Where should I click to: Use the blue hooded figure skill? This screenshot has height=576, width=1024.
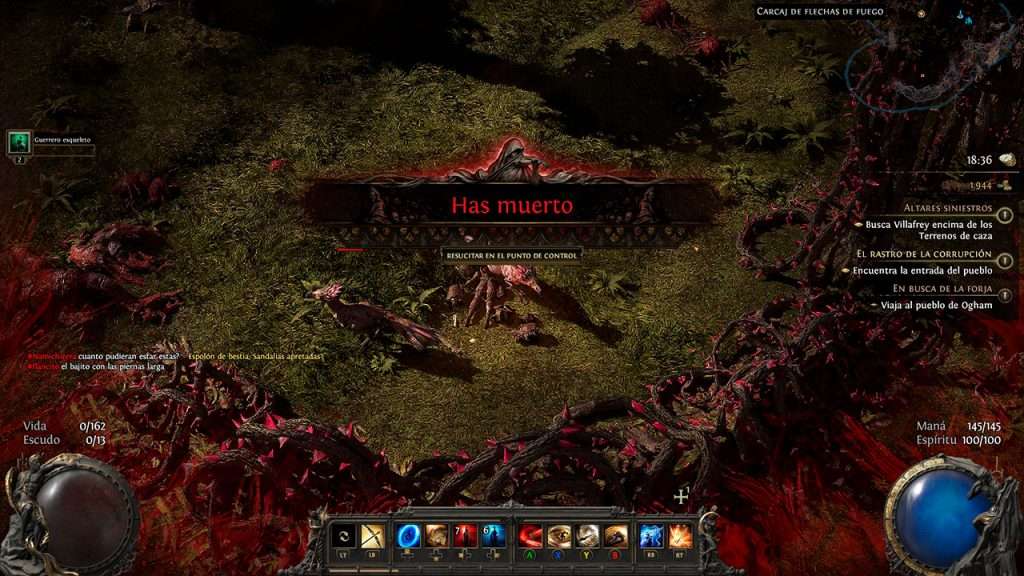point(493,535)
